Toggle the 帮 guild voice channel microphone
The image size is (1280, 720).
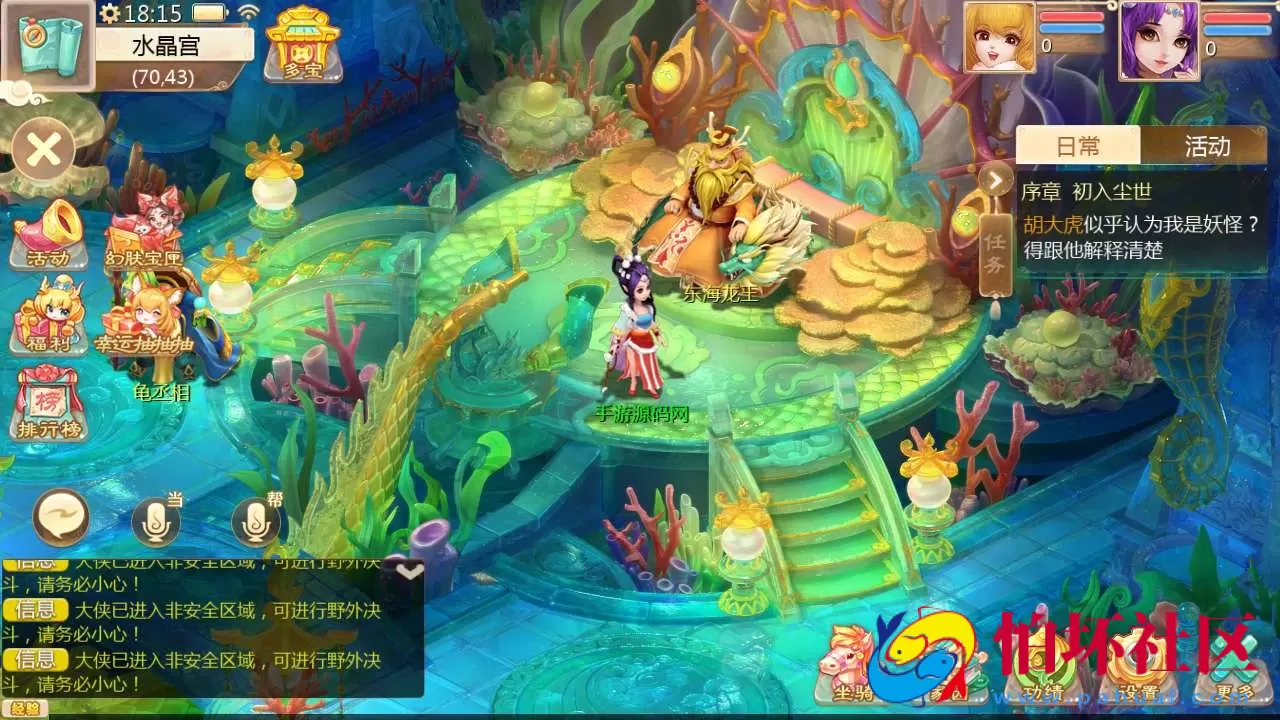pyautogui.click(x=253, y=520)
